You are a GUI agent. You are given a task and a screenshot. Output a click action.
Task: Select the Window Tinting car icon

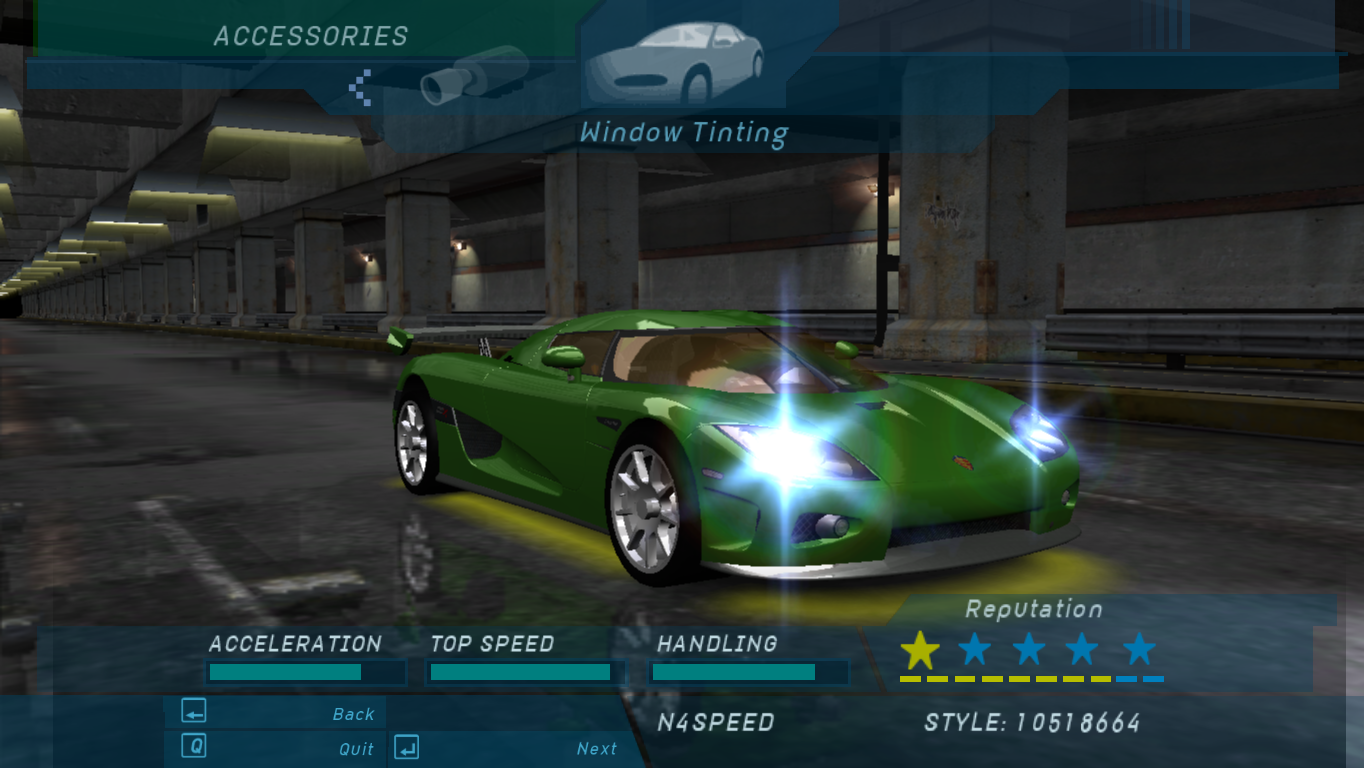[x=675, y=62]
